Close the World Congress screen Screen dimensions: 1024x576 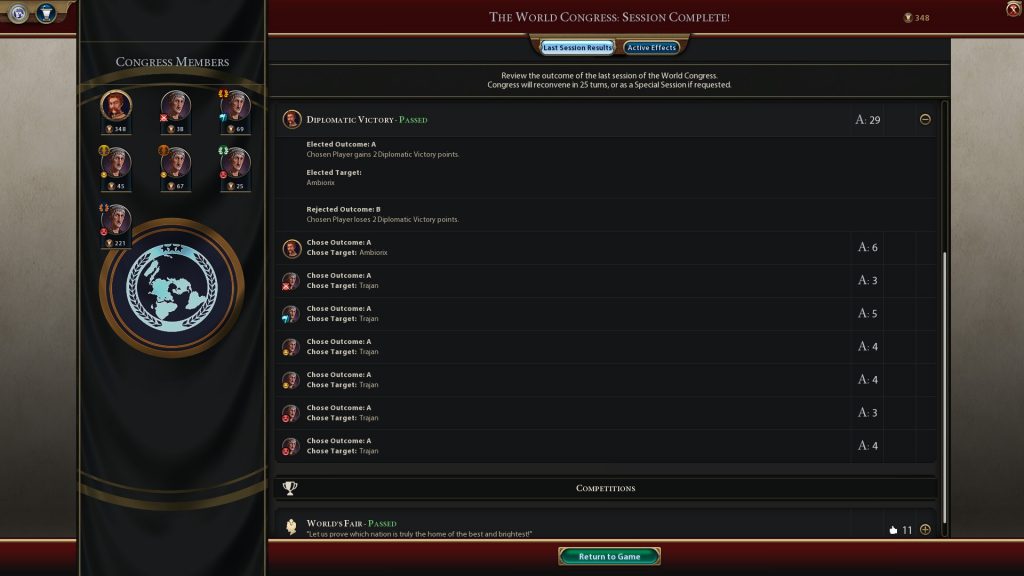[x=1013, y=9]
